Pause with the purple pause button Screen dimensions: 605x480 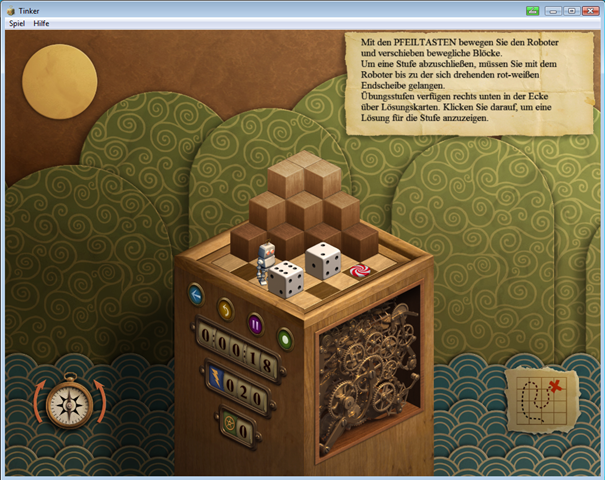click(x=255, y=323)
